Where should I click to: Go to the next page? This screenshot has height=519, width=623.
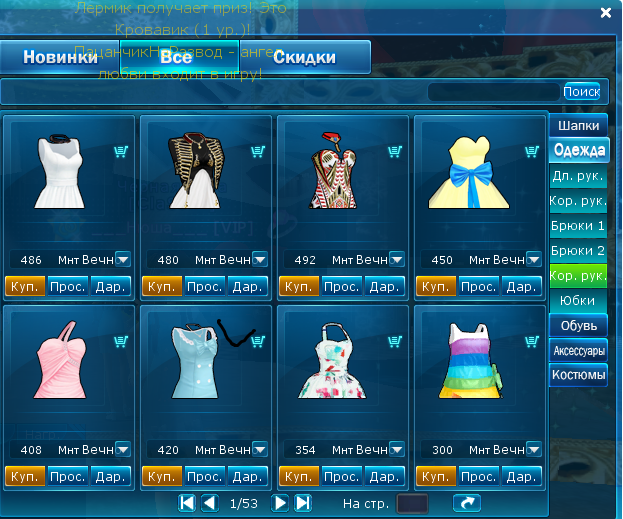tap(281, 502)
